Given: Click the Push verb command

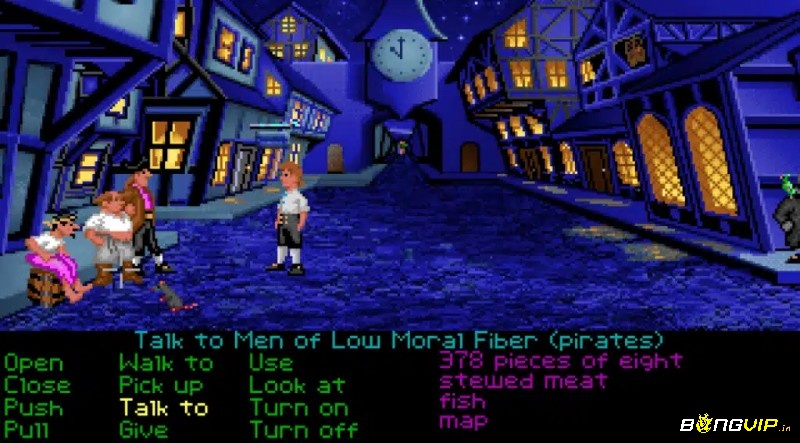Looking at the screenshot, I should point(32,408).
